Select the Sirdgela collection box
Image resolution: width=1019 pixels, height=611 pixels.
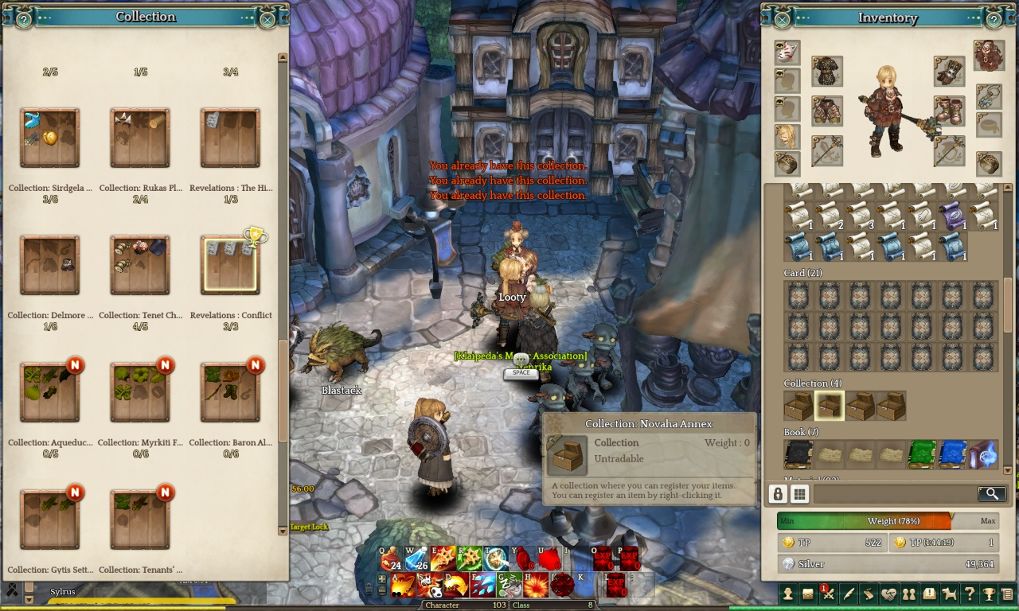pos(49,138)
